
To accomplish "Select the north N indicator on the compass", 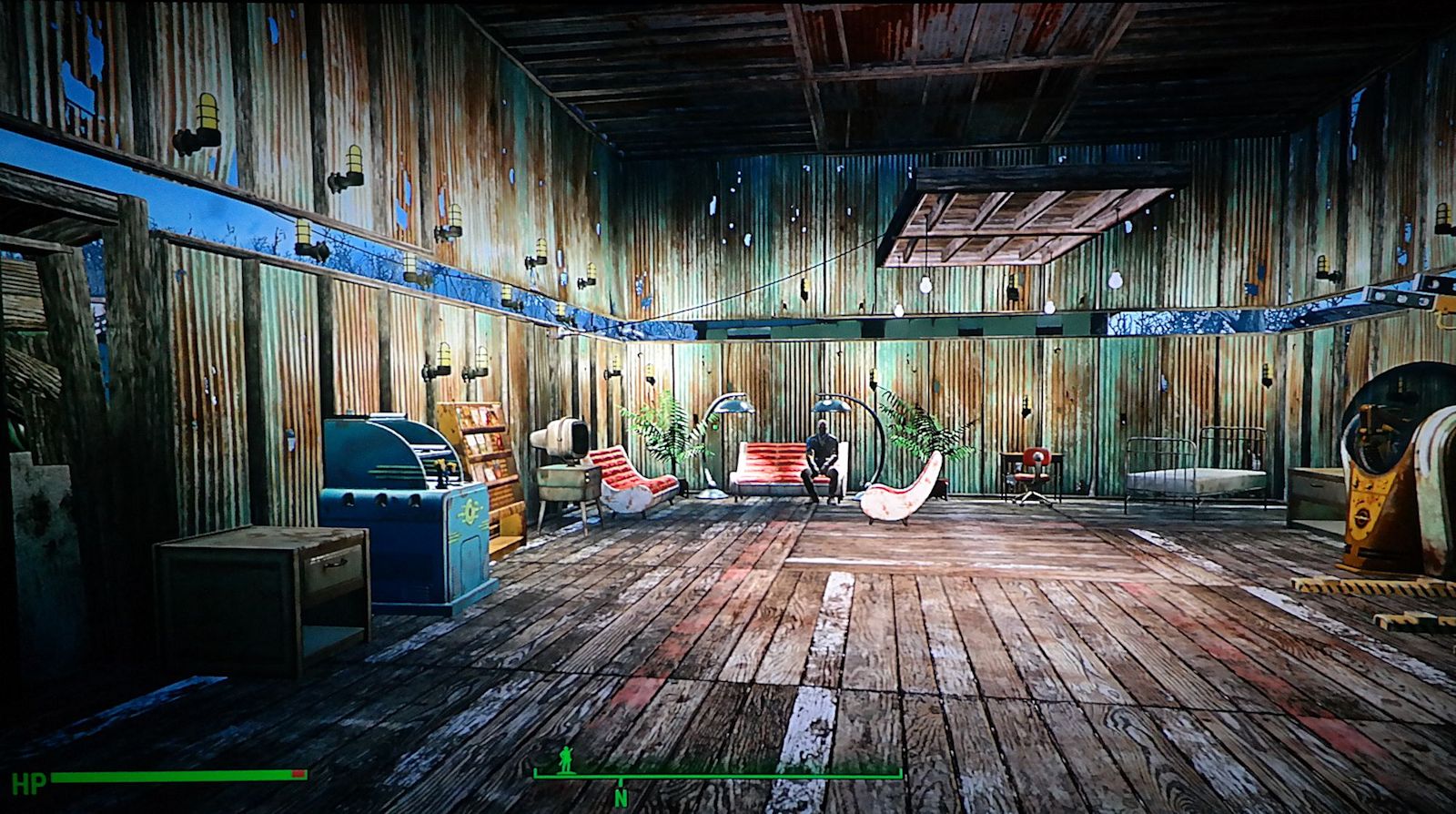I will pos(621,799).
